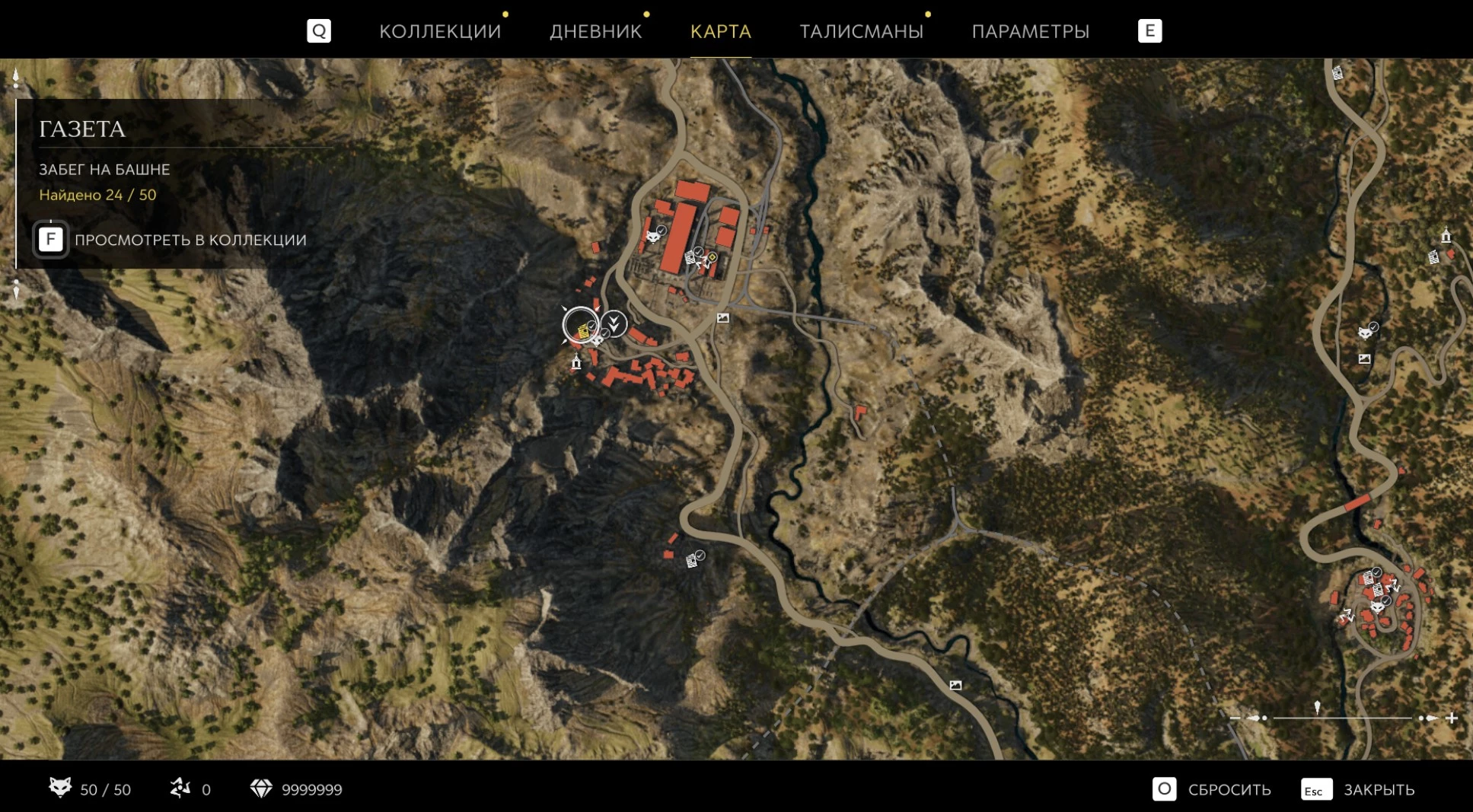Image resolution: width=1473 pixels, height=812 pixels.
Task: Zoom out with the minus button
Action: coord(1235,718)
